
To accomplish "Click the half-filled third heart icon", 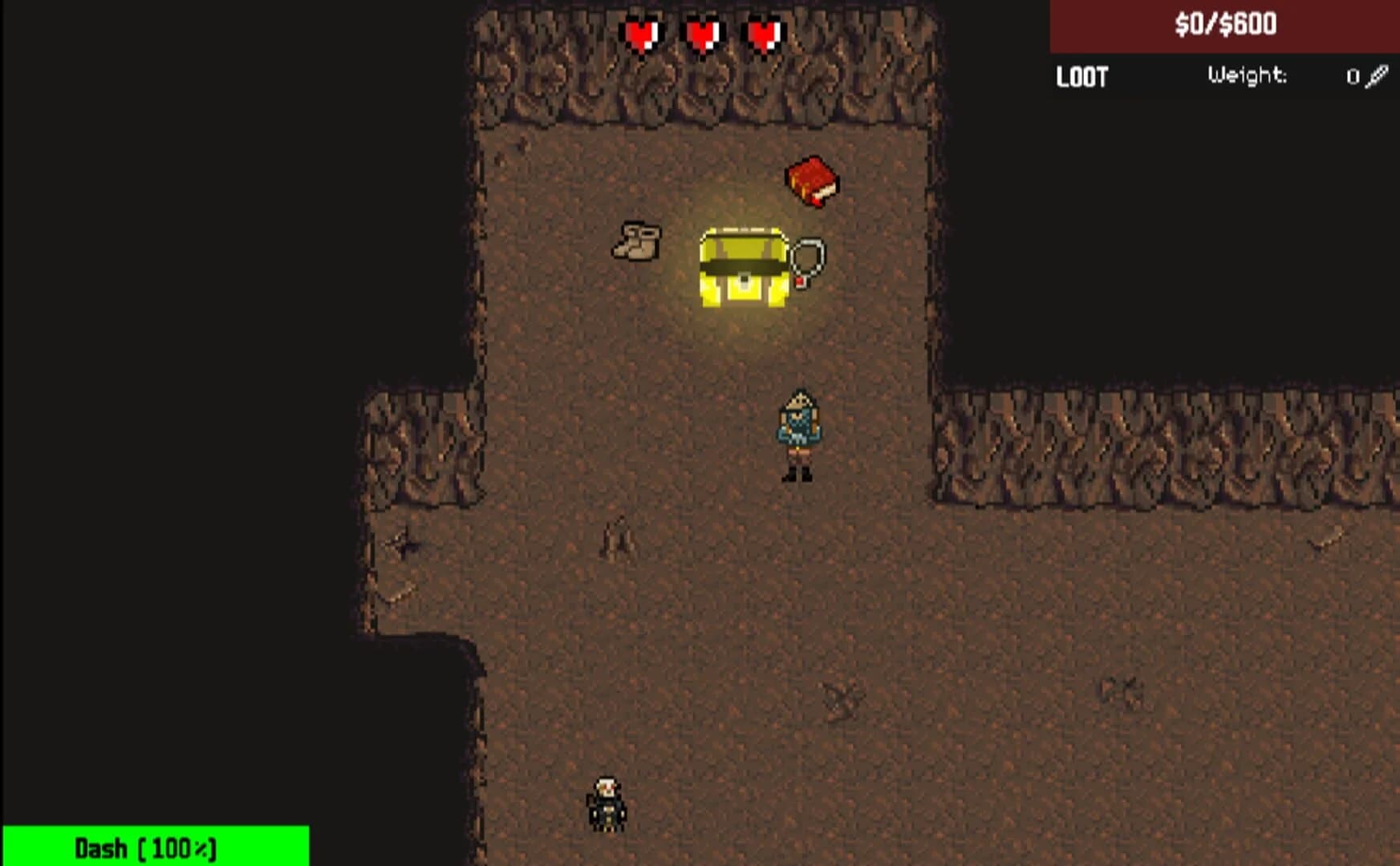I will coord(762,32).
